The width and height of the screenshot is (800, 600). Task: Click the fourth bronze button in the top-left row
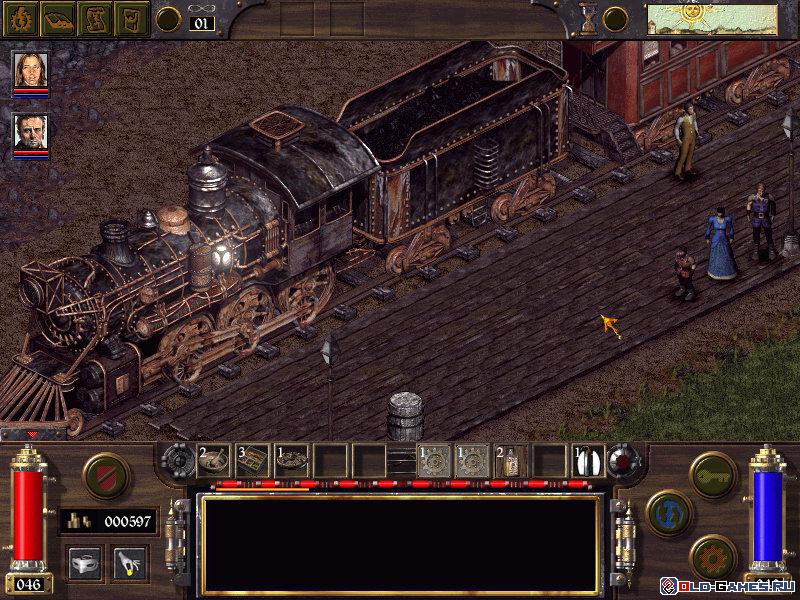[132, 18]
